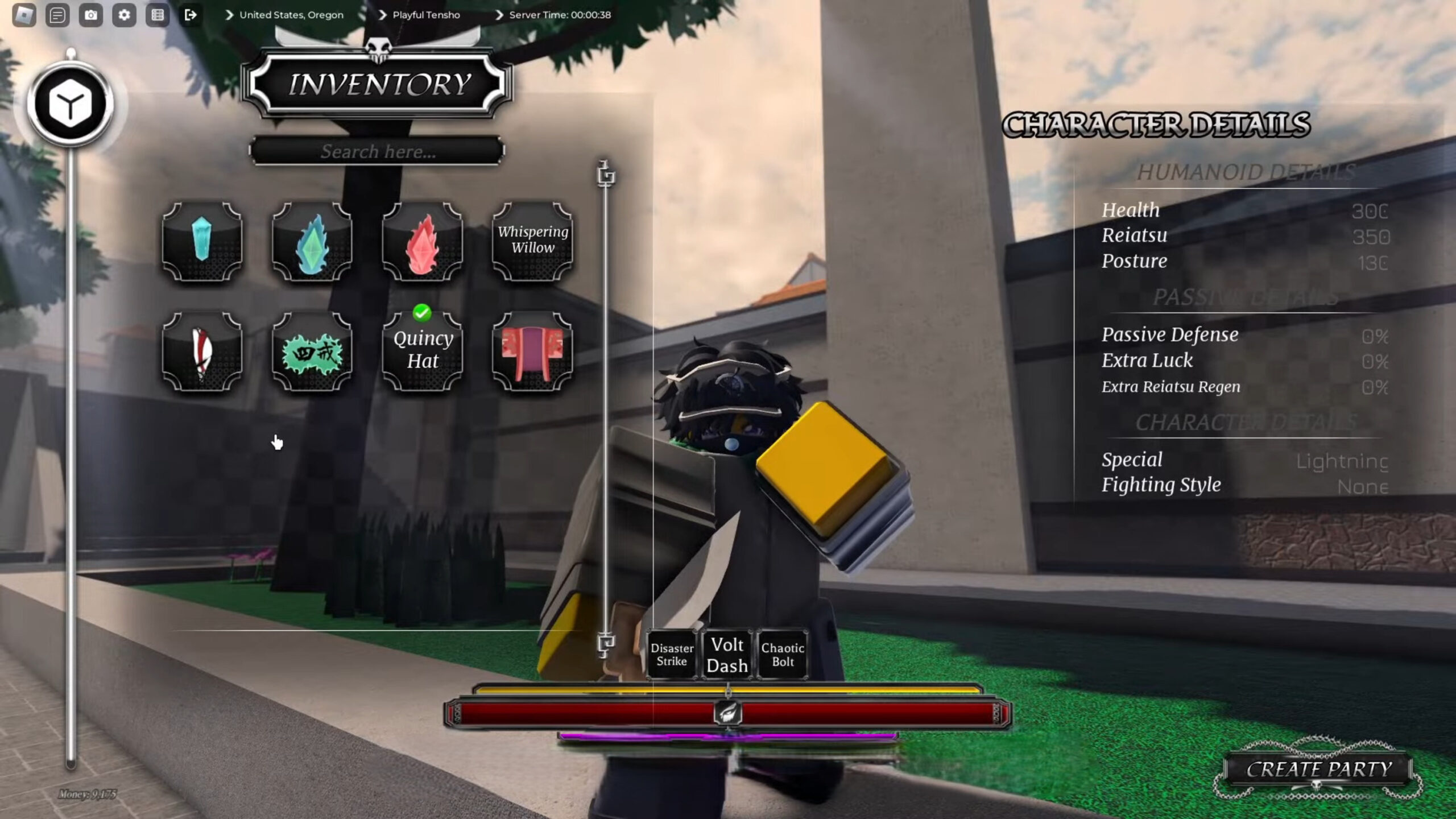Image resolution: width=1456 pixels, height=819 pixels.
Task: Open the gear settings button
Action: click(124, 15)
